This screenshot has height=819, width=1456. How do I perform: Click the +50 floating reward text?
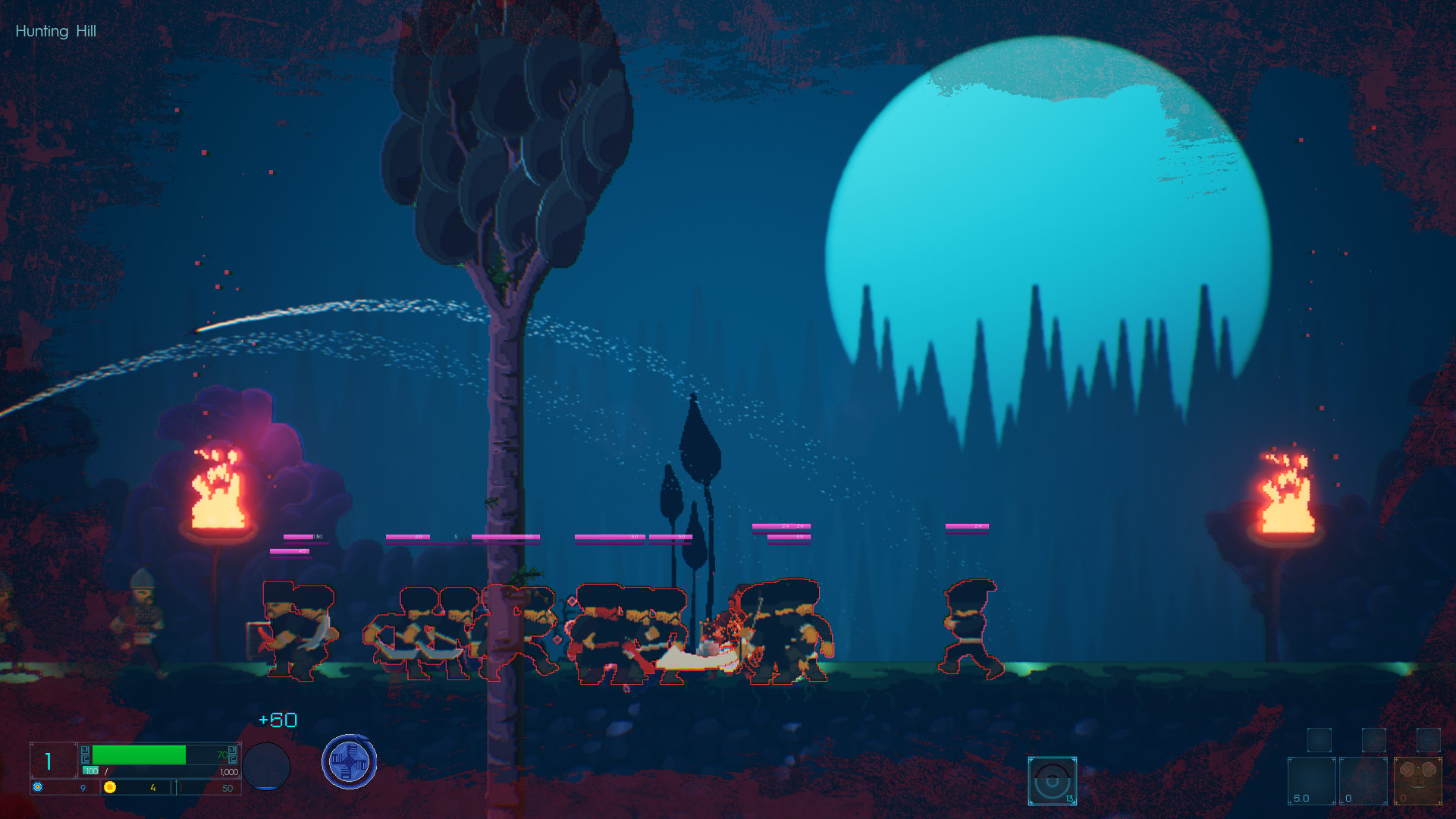(276, 720)
